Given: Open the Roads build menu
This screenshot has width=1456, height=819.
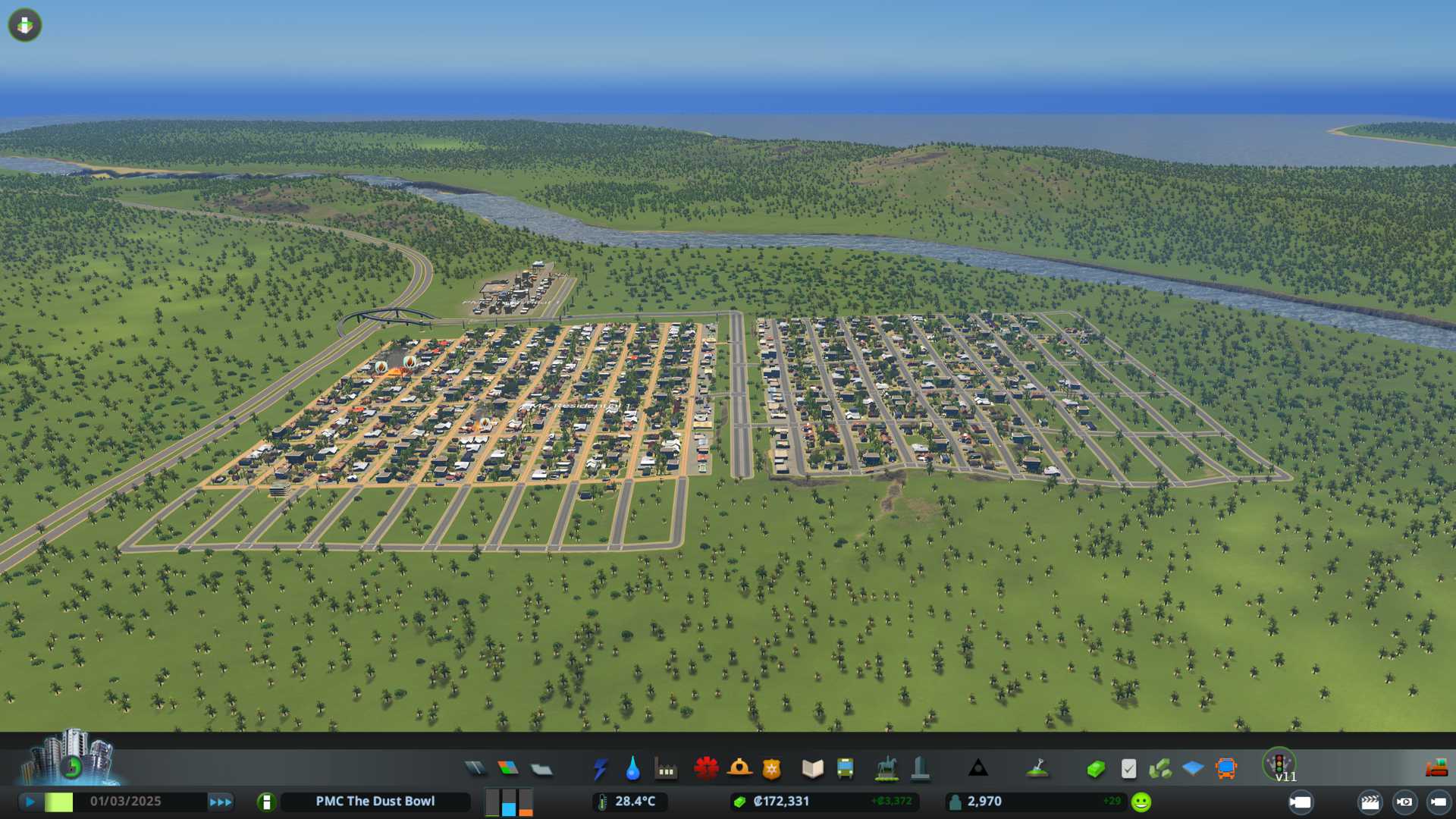Looking at the screenshot, I should (x=475, y=769).
